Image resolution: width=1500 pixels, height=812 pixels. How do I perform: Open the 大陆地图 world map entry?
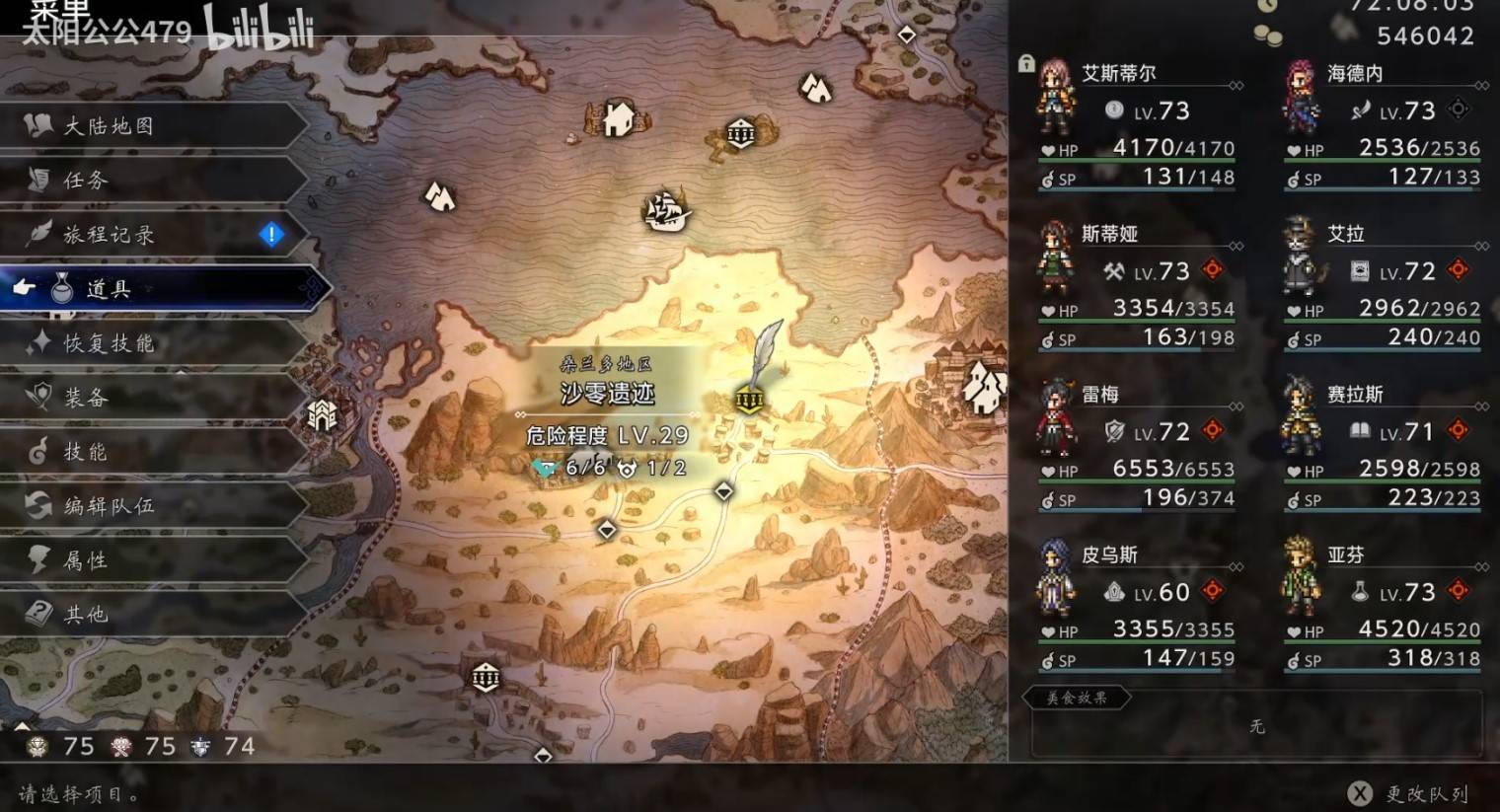click(x=109, y=126)
